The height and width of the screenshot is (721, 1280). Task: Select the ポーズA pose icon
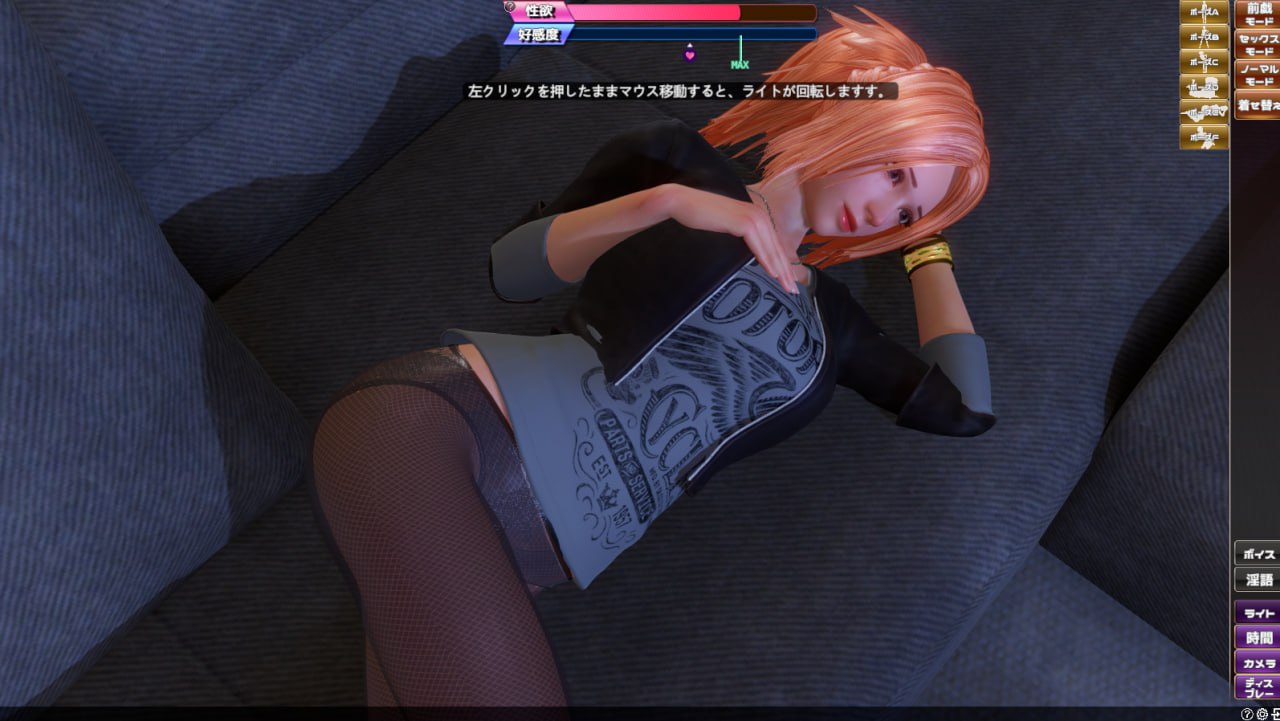click(x=1203, y=12)
